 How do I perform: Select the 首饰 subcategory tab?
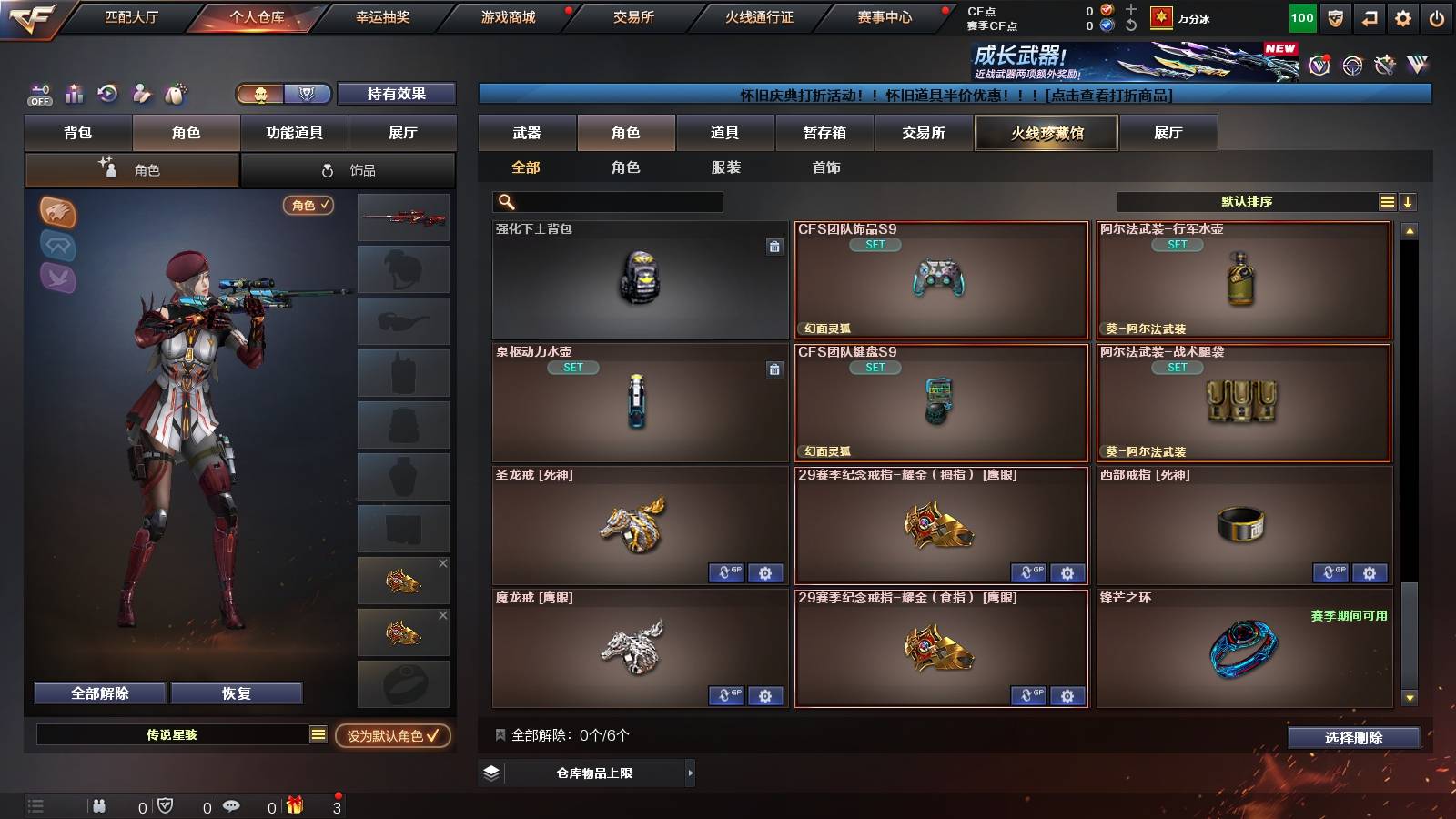click(826, 167)
